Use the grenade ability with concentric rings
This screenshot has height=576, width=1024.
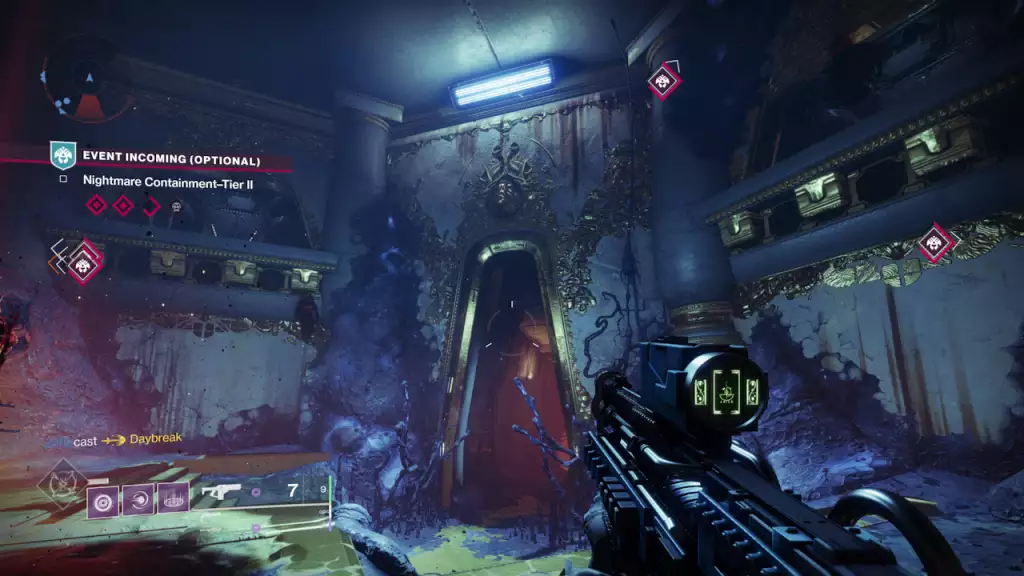click(102, 499)
